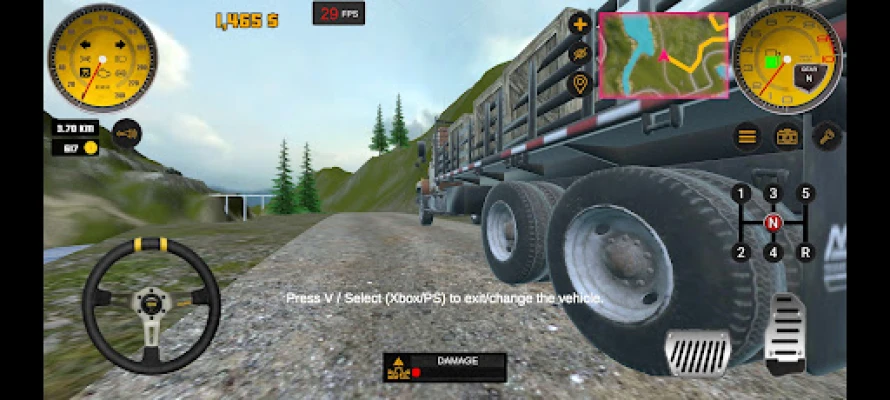Tap the horn icon beside the distance readout

126,132
